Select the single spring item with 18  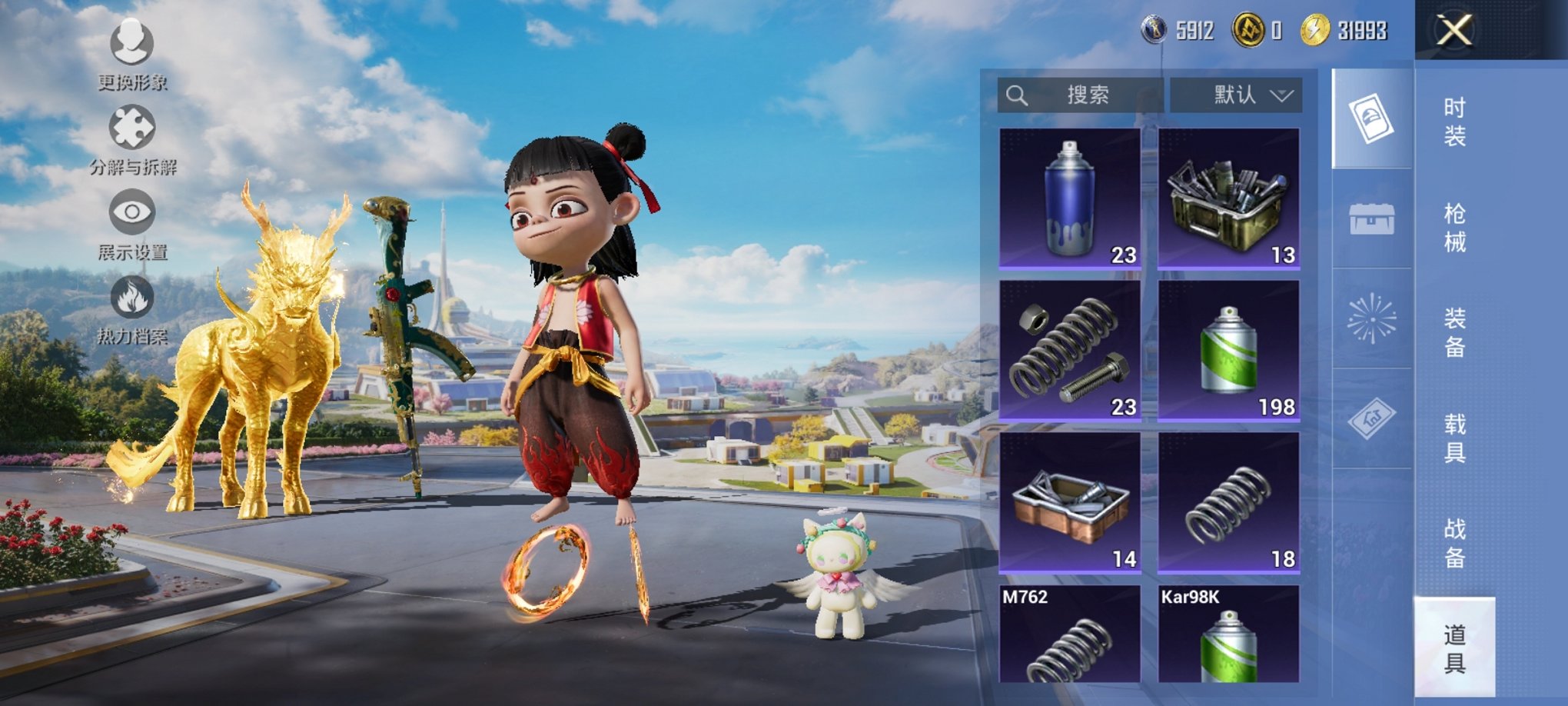pyautogui.click(x=1228, y=502)
